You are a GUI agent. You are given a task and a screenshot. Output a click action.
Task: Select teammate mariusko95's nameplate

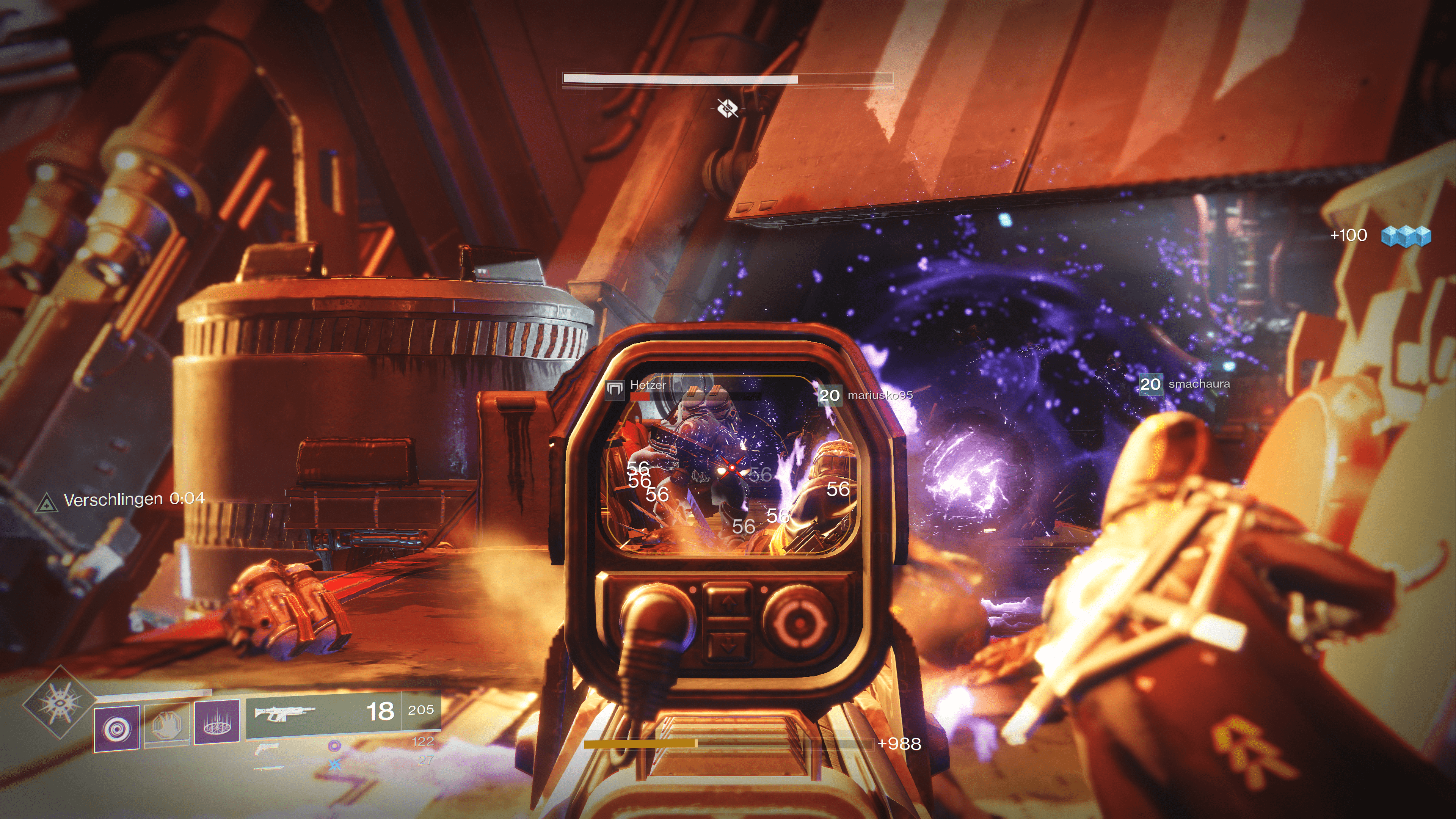[866, 395]
